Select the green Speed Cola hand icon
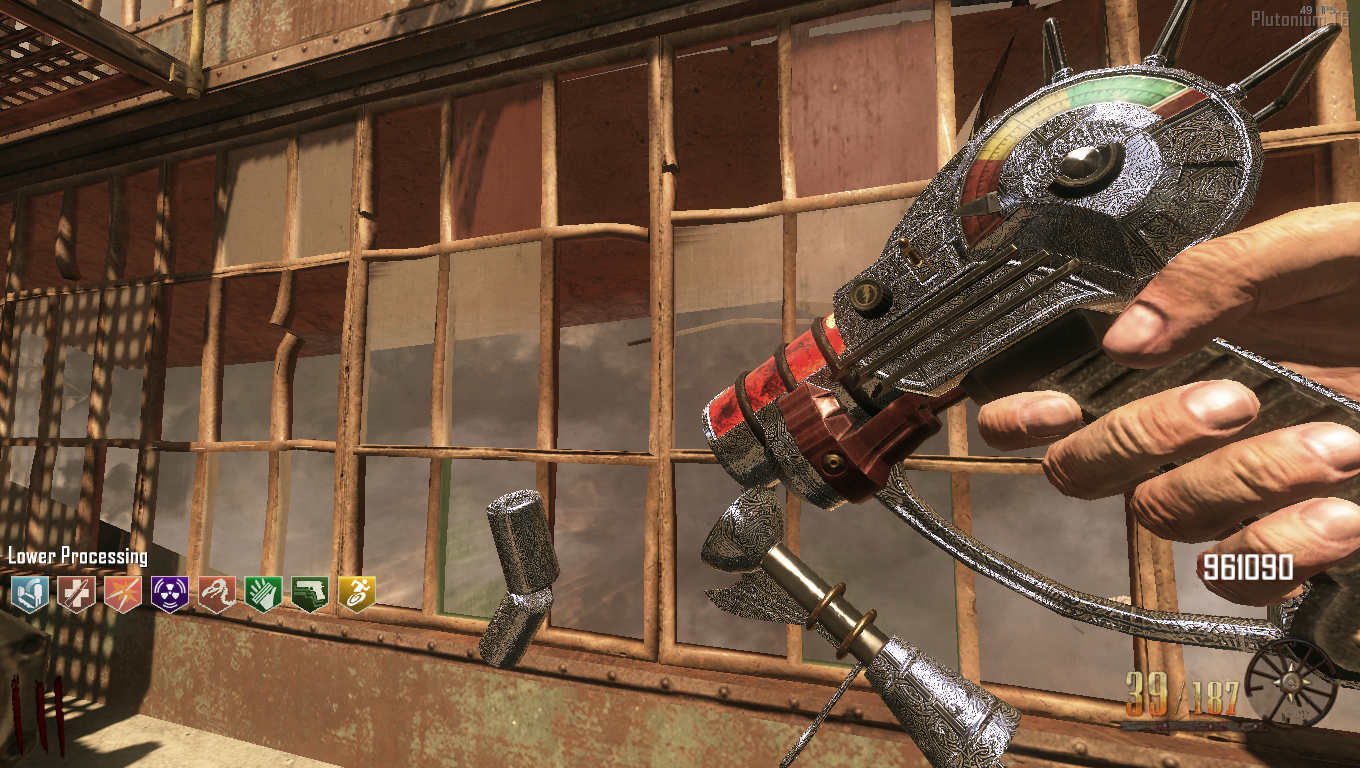1360x768 pixels. 263,594
